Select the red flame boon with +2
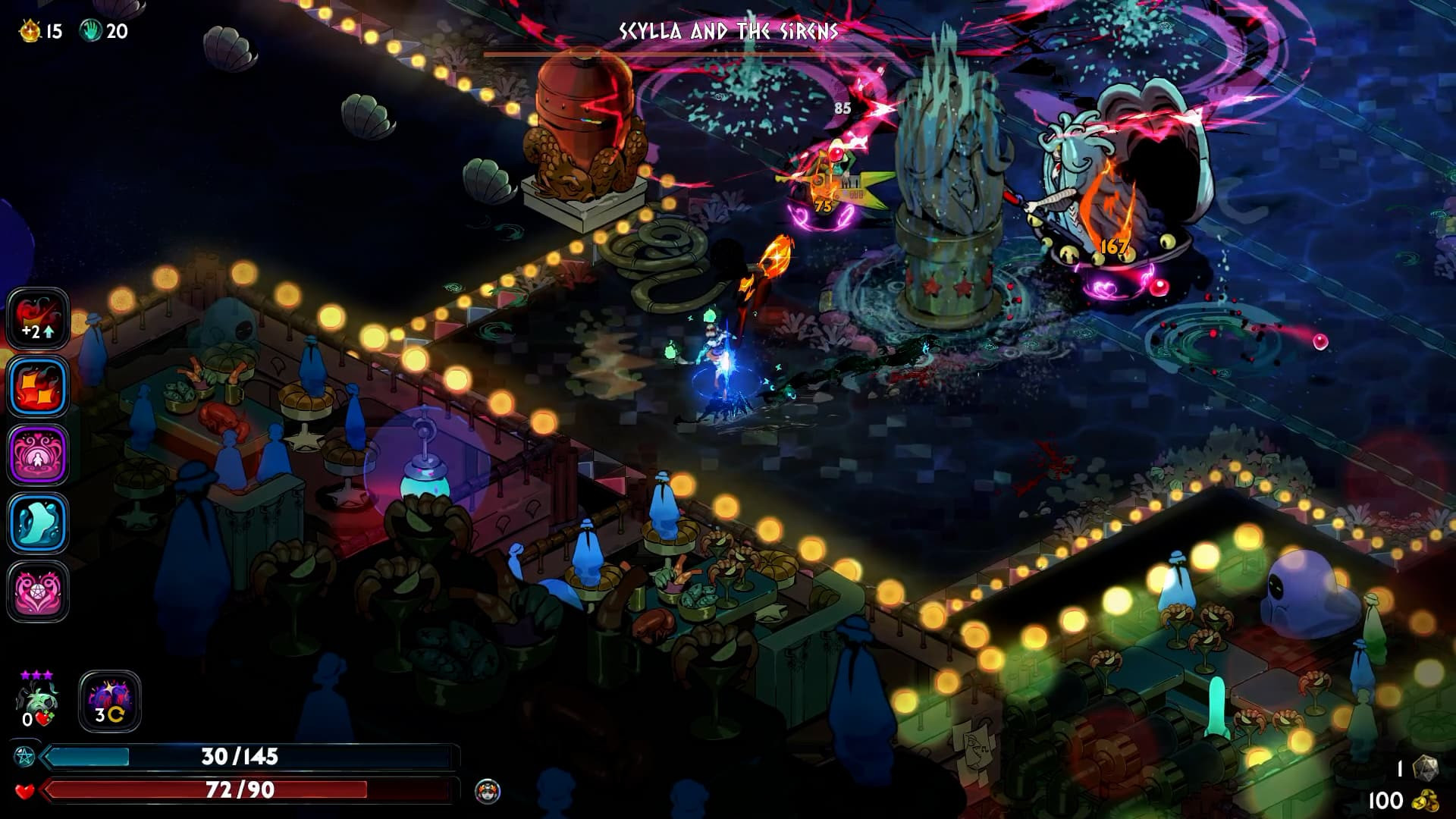The image size is (1456, 819). tap(38, 318)
